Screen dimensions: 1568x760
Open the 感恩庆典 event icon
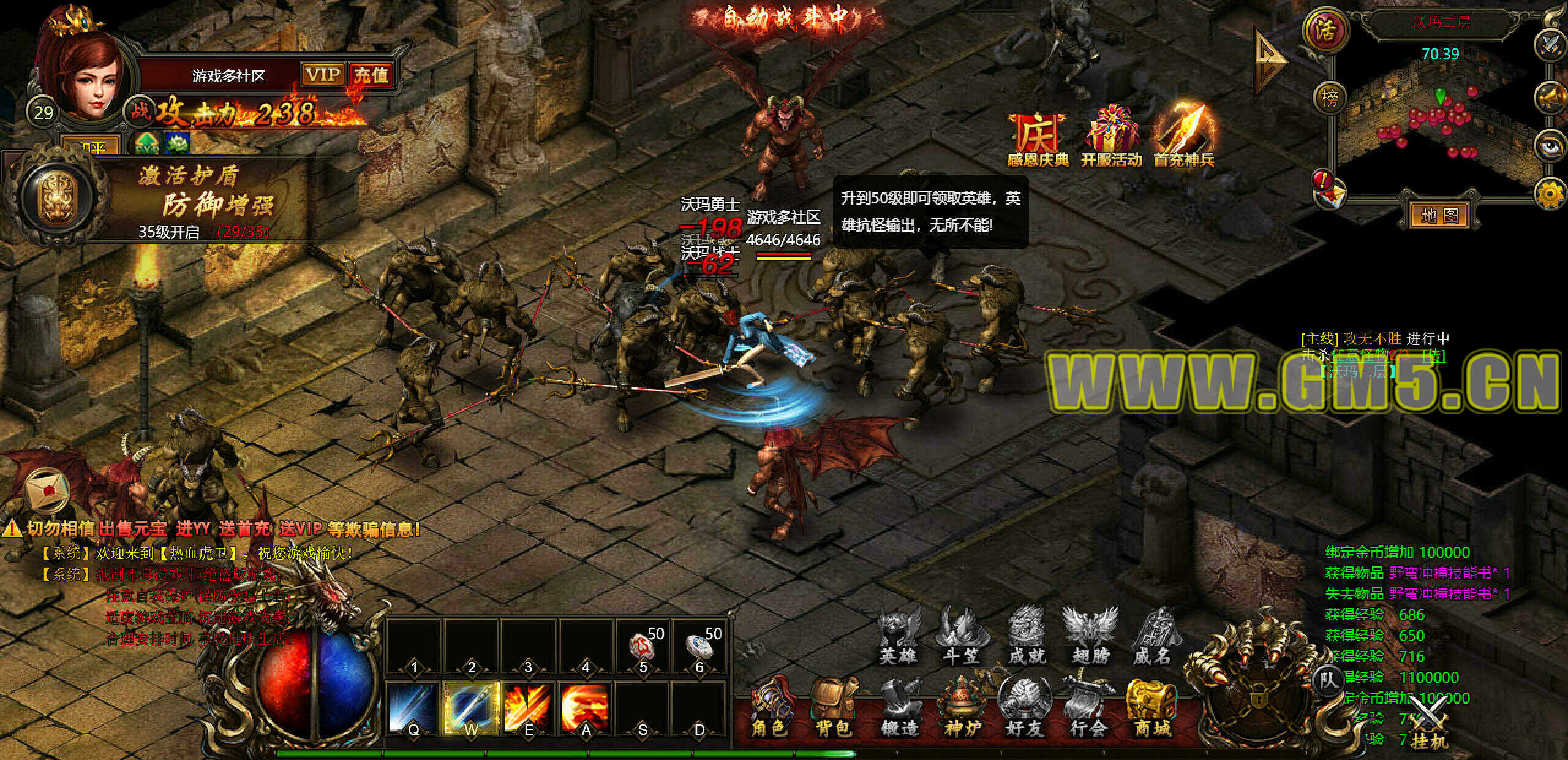(x=1038, y=139)
